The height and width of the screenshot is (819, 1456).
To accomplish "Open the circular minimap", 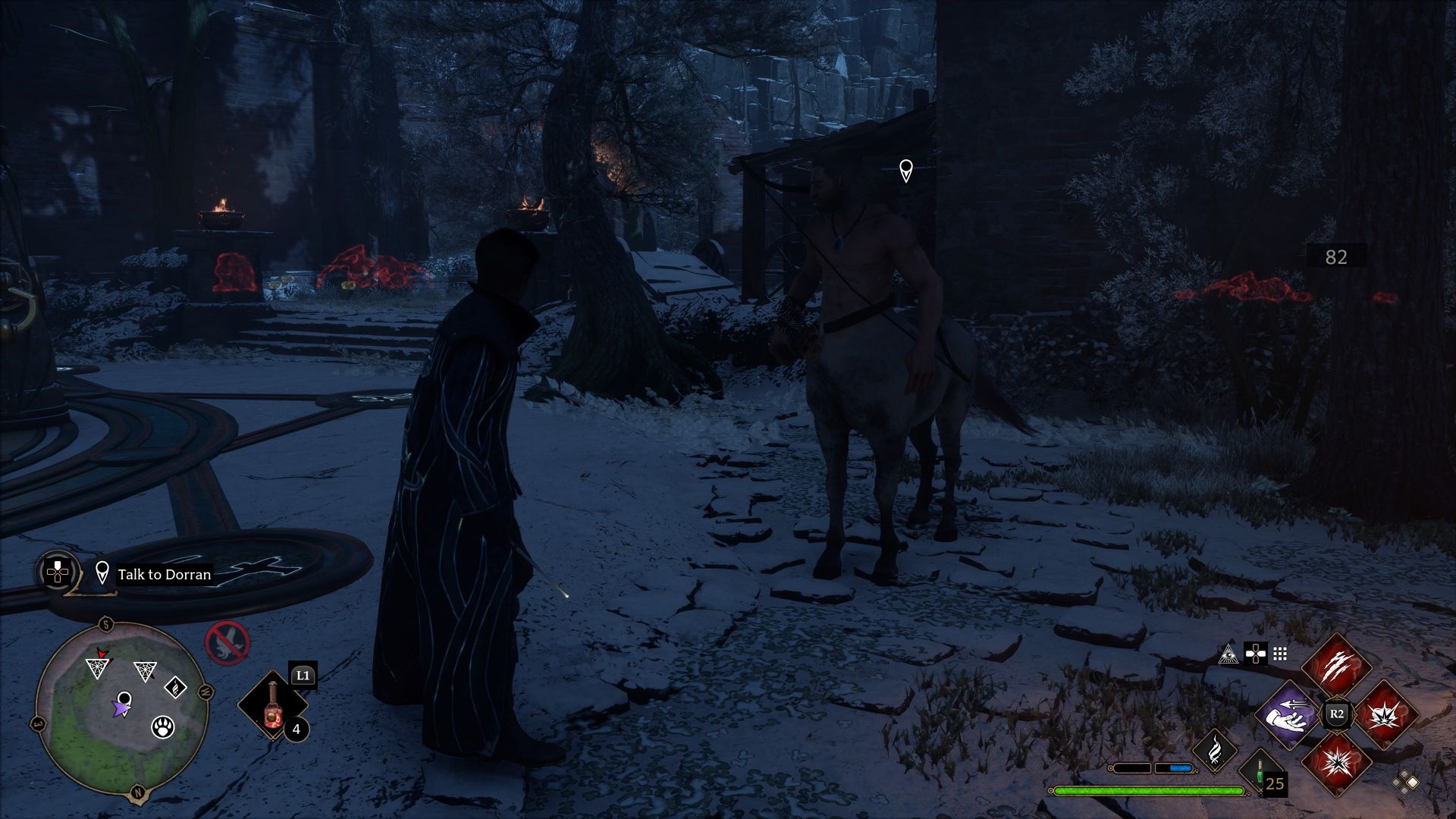I will [121, 707].
